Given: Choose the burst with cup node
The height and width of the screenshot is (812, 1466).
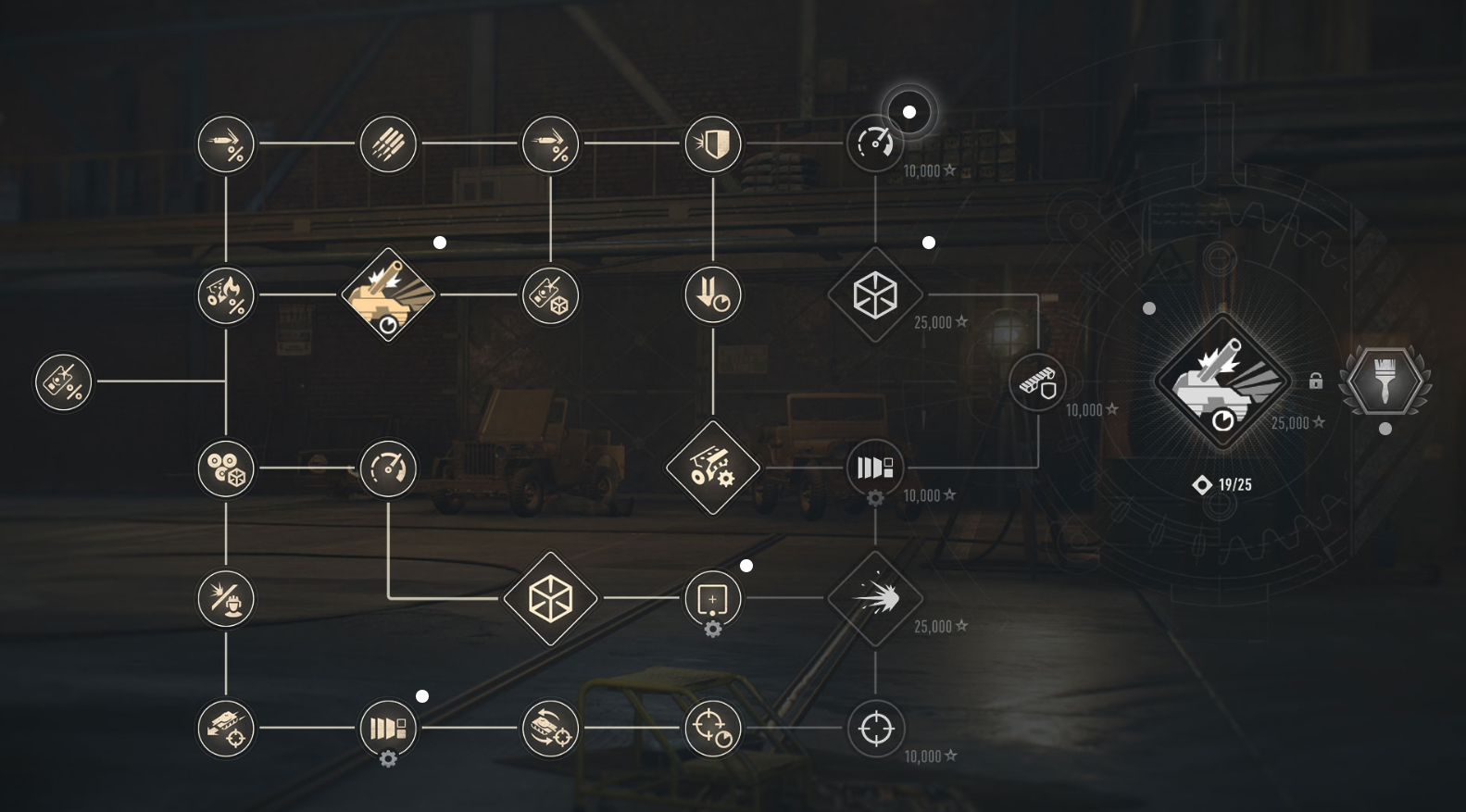Looking at the screenshot, I should point(226,599).
